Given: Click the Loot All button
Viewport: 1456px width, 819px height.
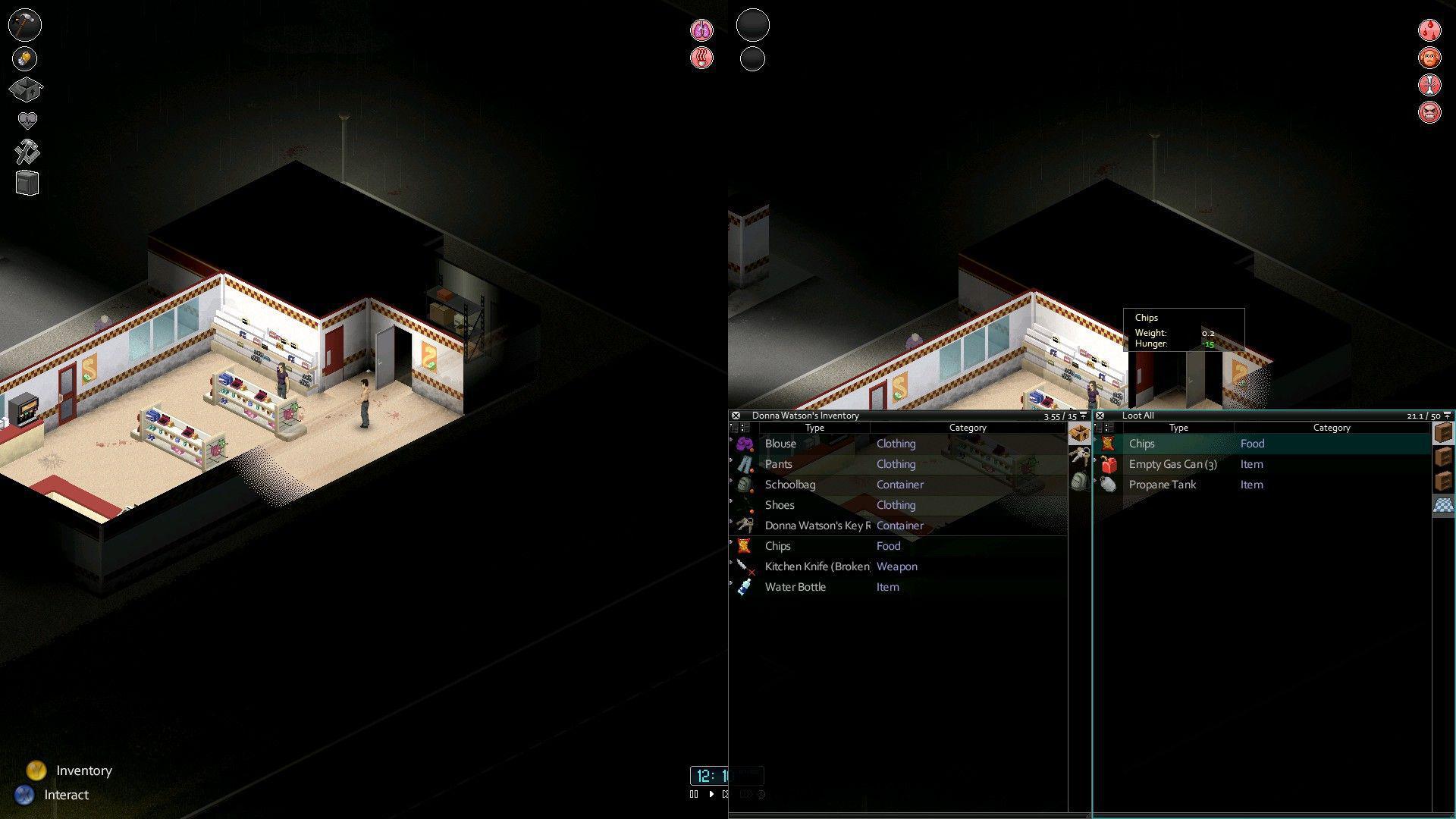Looking at the screenshot, I should pos(1137,416).
